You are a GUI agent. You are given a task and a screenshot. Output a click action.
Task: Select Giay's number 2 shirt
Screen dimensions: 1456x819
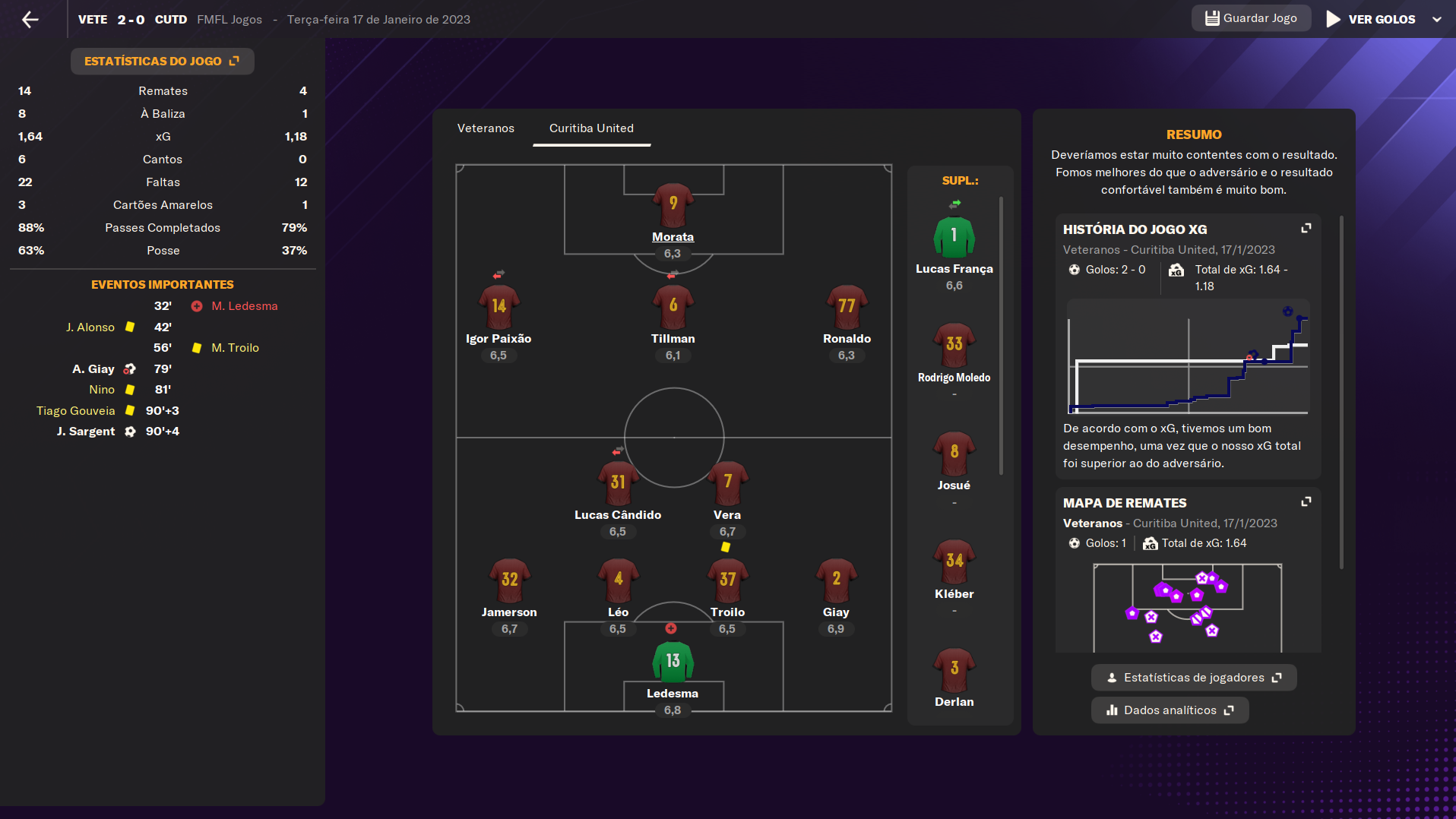tap(836, 580)
